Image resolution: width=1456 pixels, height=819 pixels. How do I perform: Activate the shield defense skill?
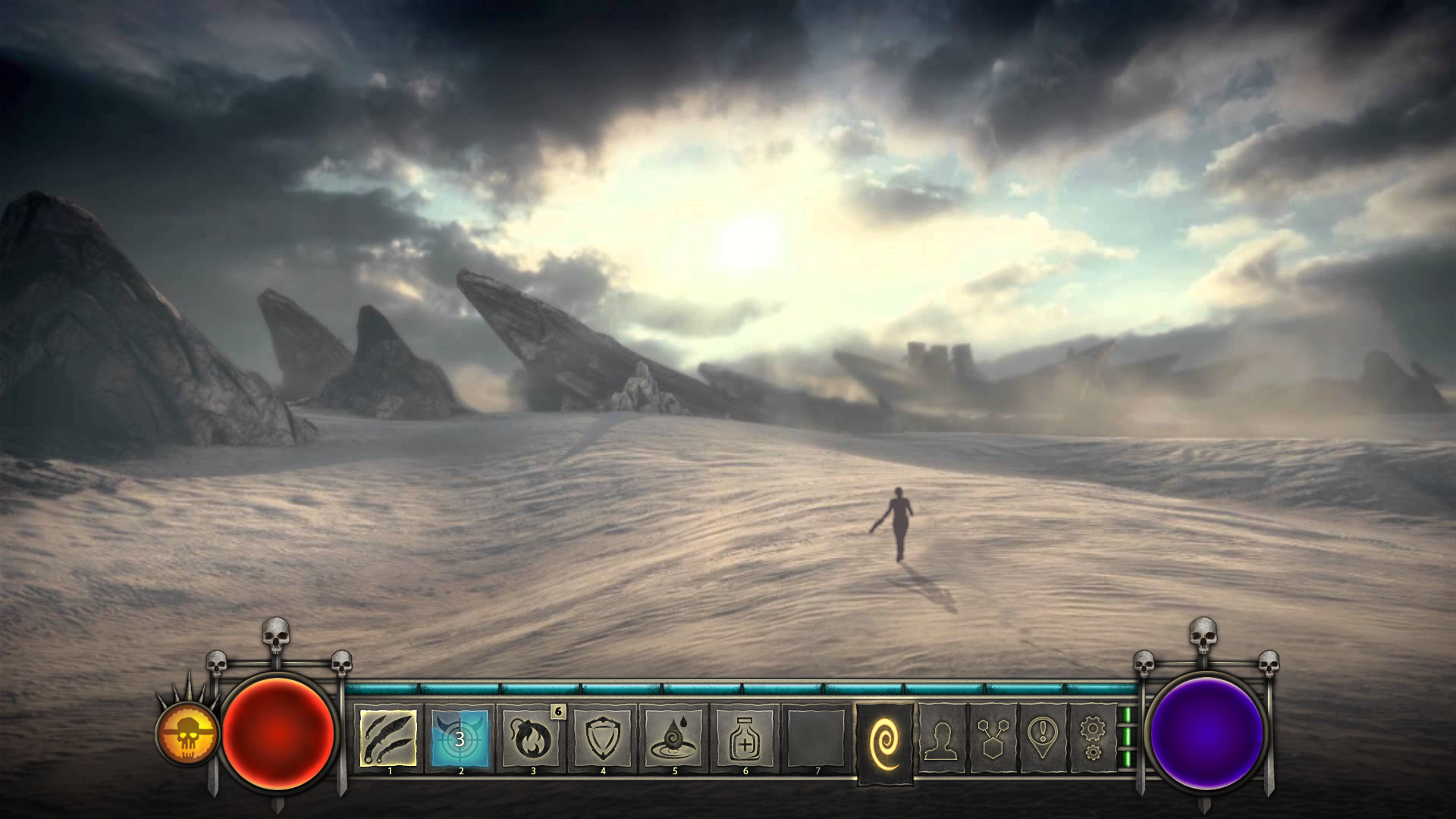point(603,737)
